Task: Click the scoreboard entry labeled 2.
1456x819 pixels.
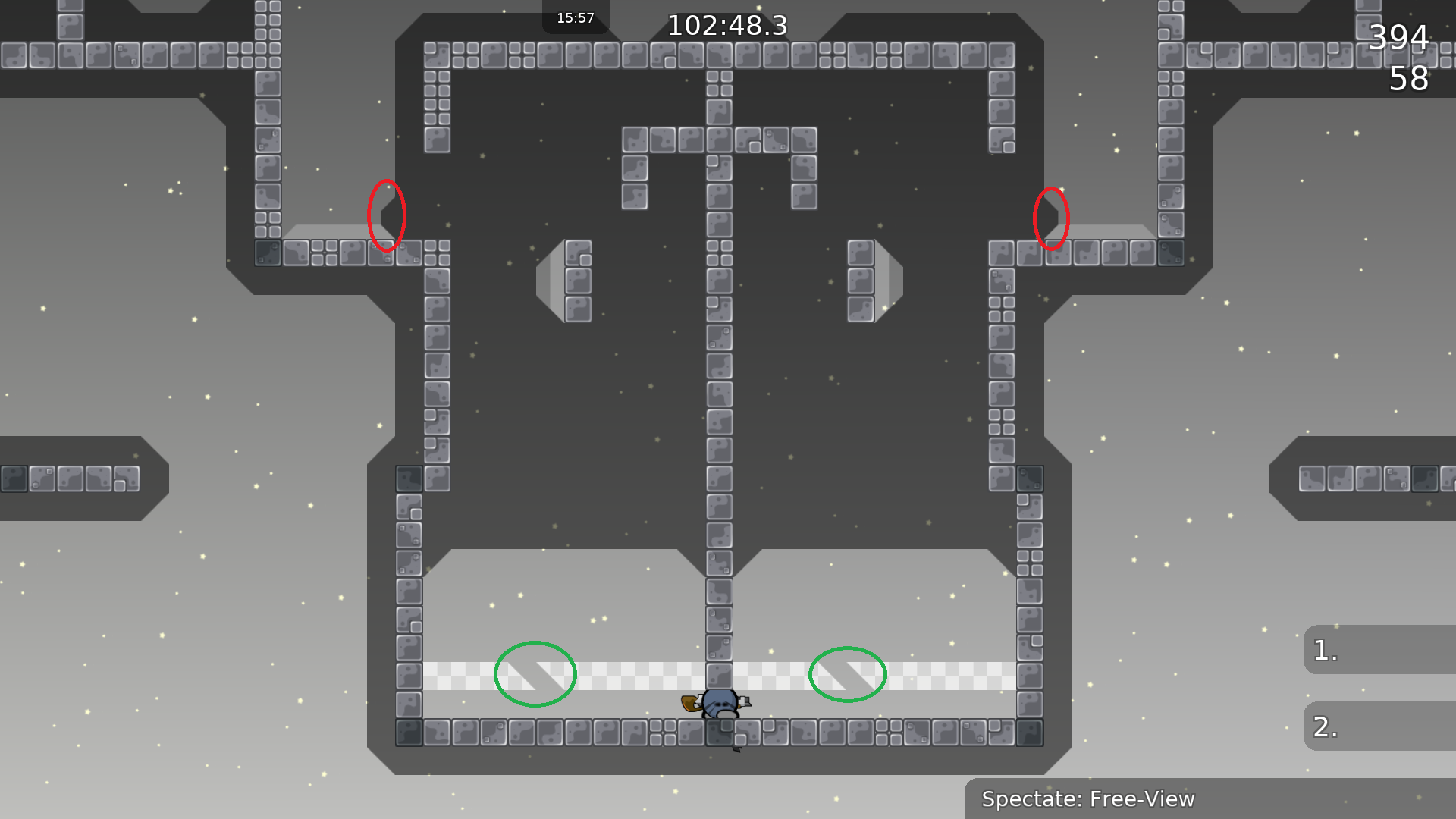Action: [1323, 726]
